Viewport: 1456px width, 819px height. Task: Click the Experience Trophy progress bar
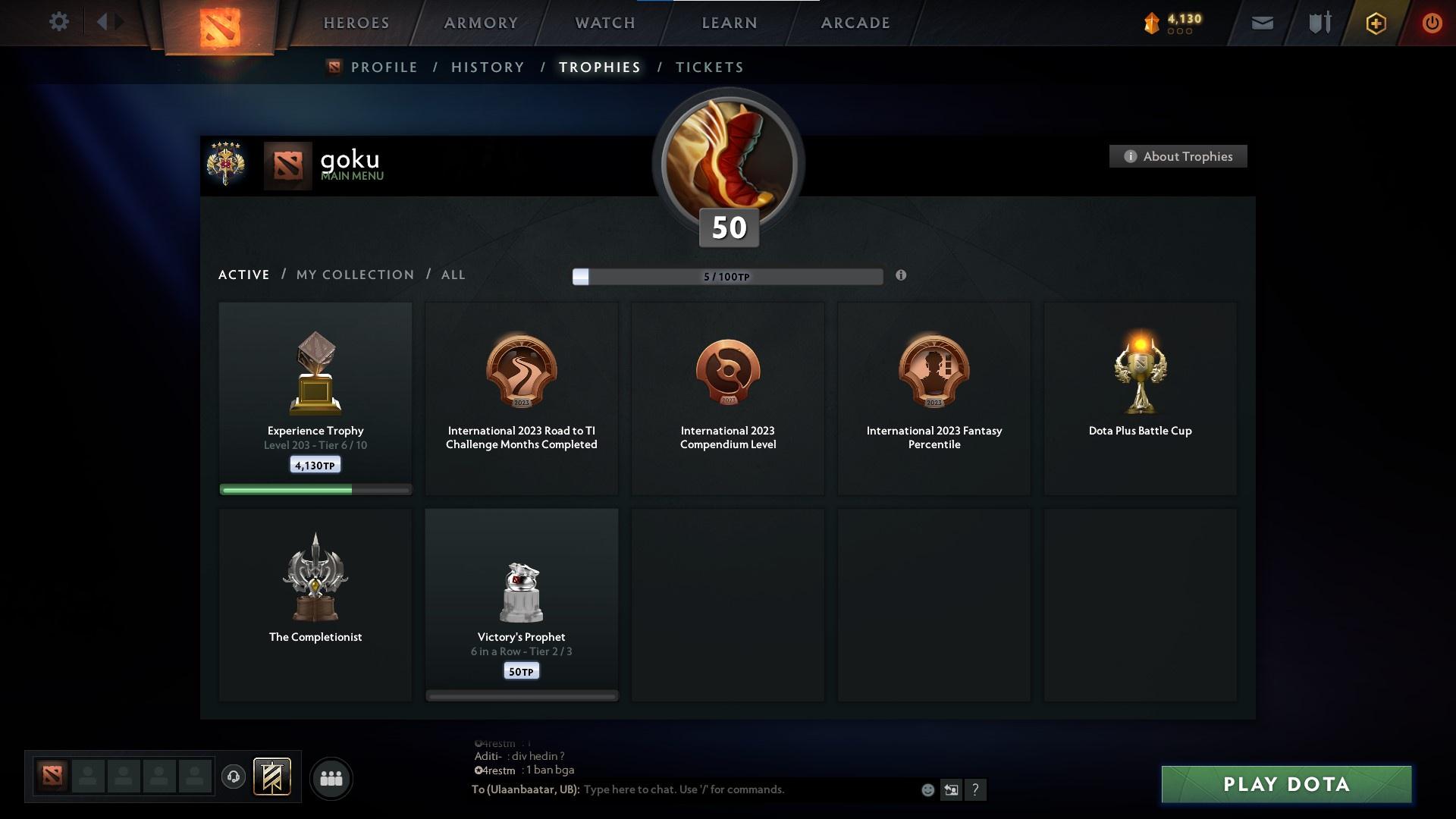(x=315, y=490)
